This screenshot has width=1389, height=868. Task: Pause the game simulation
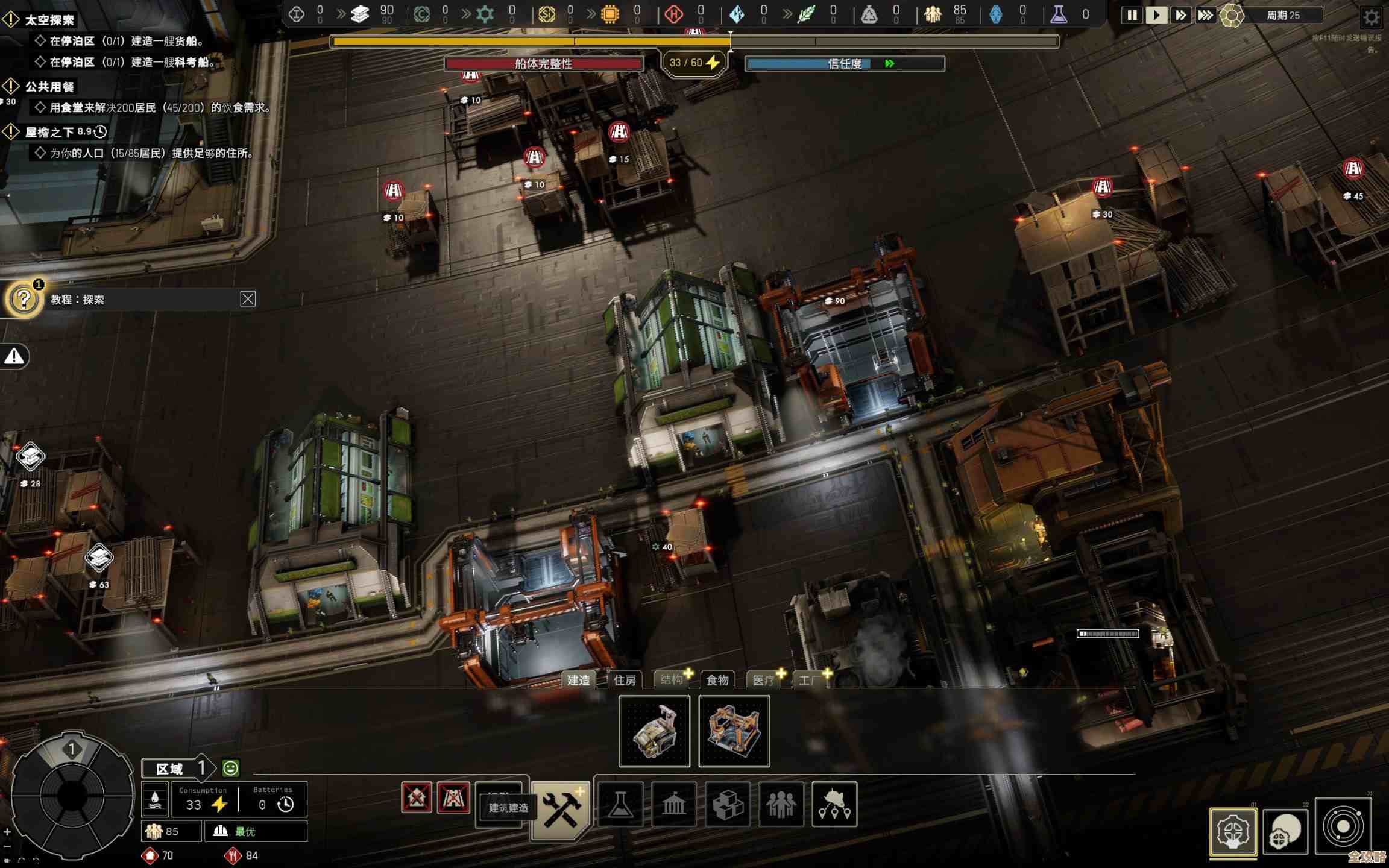(1132, 15)
